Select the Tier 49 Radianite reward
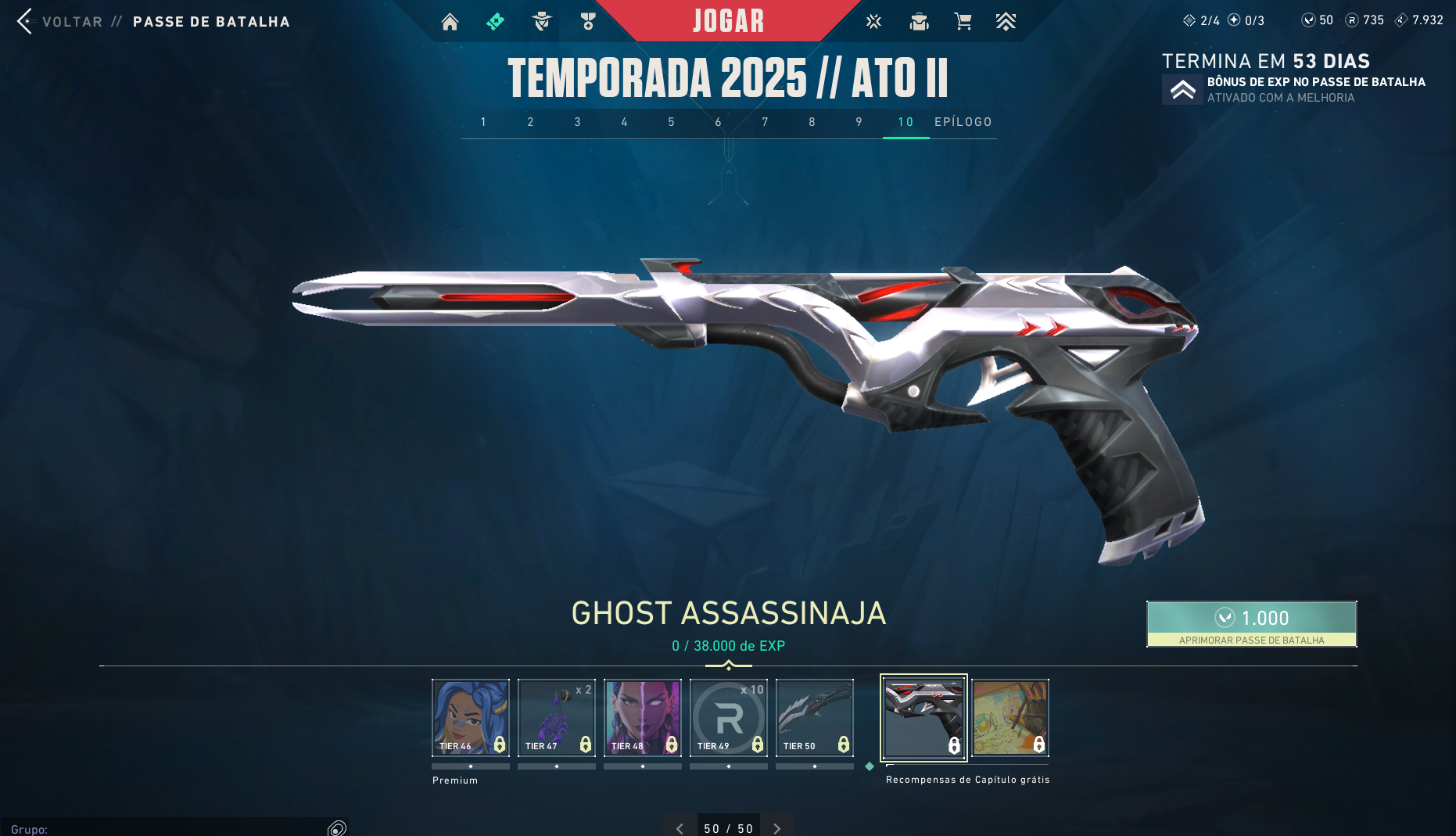The height and width of the screenshot is (836, 1456). click(729, 717)
